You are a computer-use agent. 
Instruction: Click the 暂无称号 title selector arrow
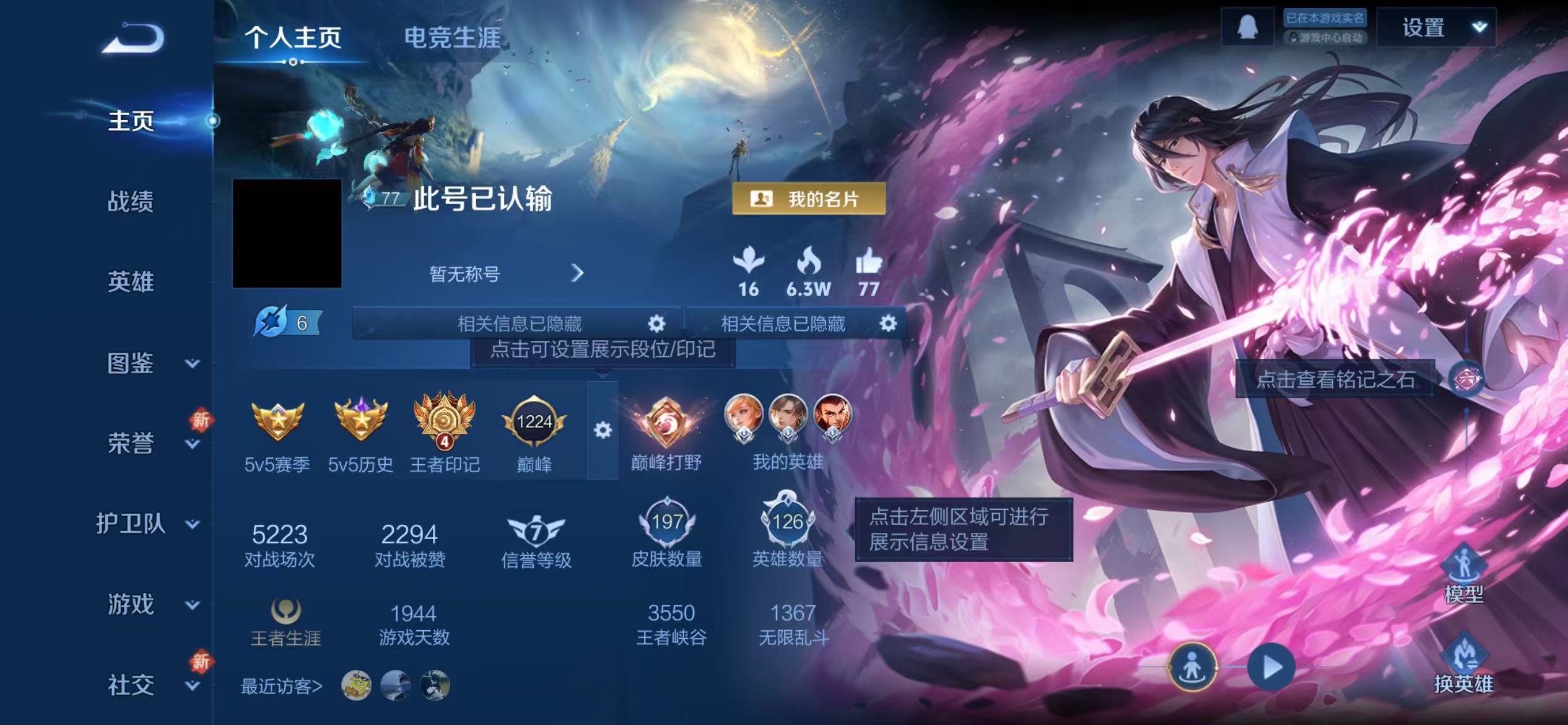(578, 273)
